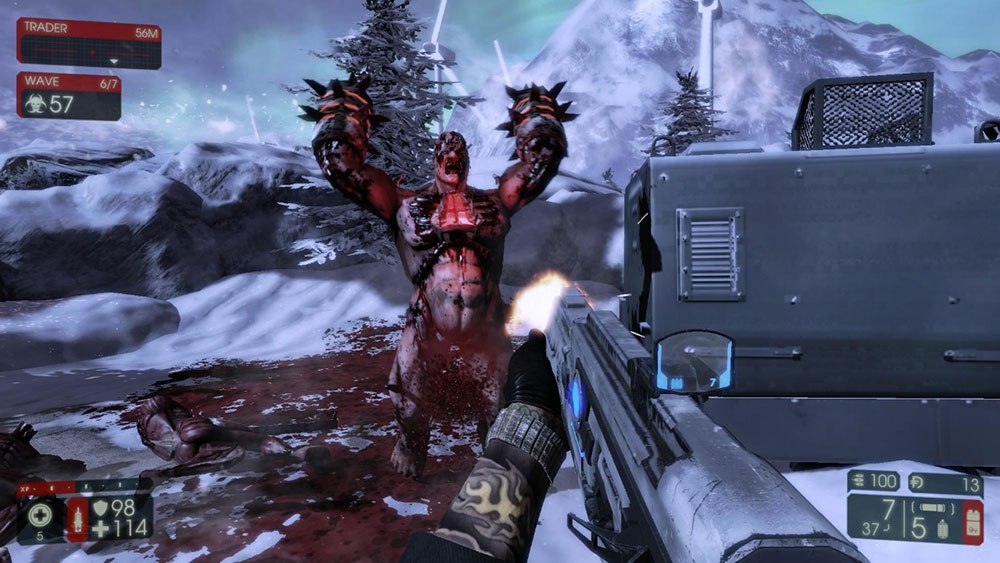
Task: Toggle the red 9V flashlight battery icon
Action: coord(973,520)
